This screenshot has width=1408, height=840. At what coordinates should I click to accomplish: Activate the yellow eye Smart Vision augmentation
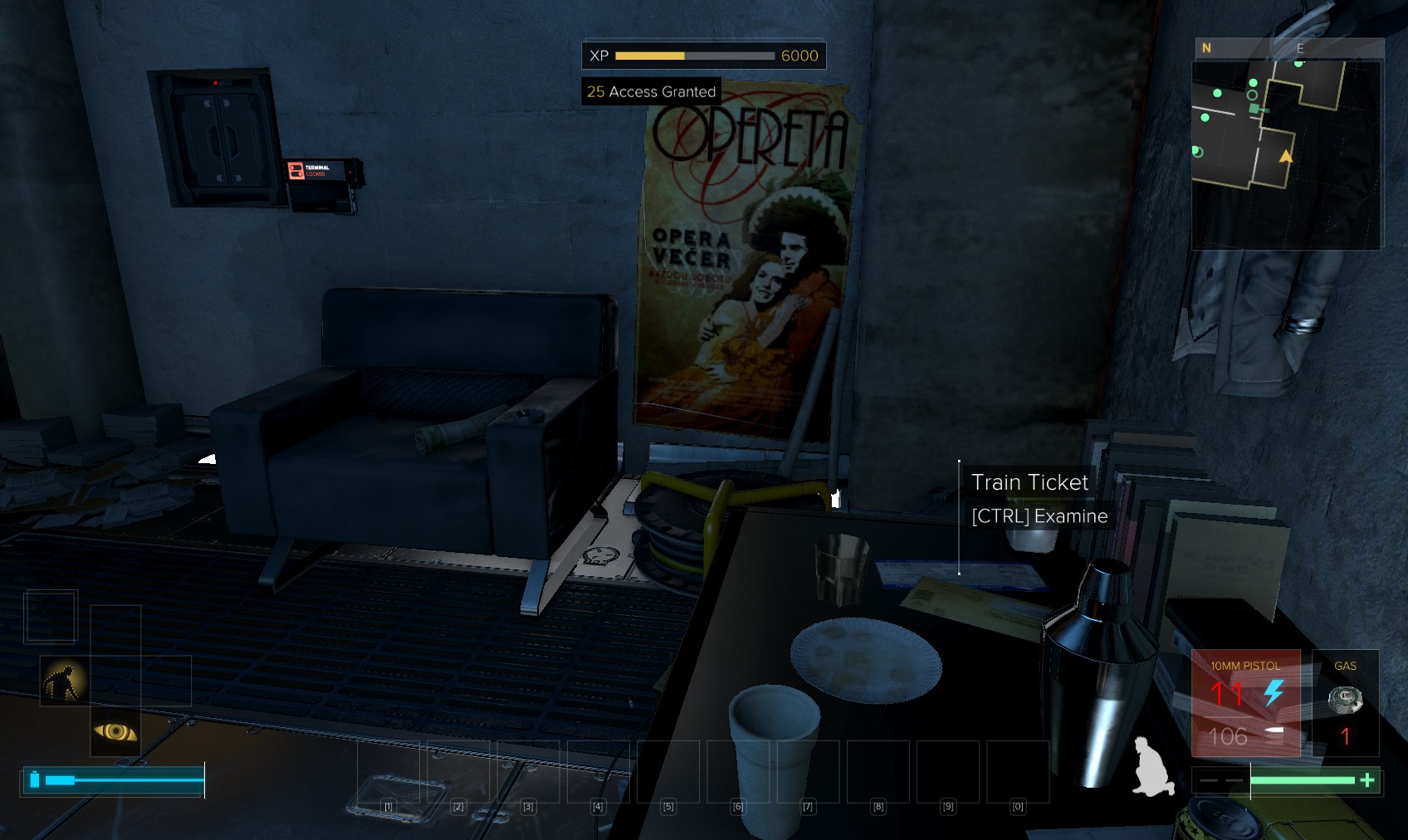point(115,731)
